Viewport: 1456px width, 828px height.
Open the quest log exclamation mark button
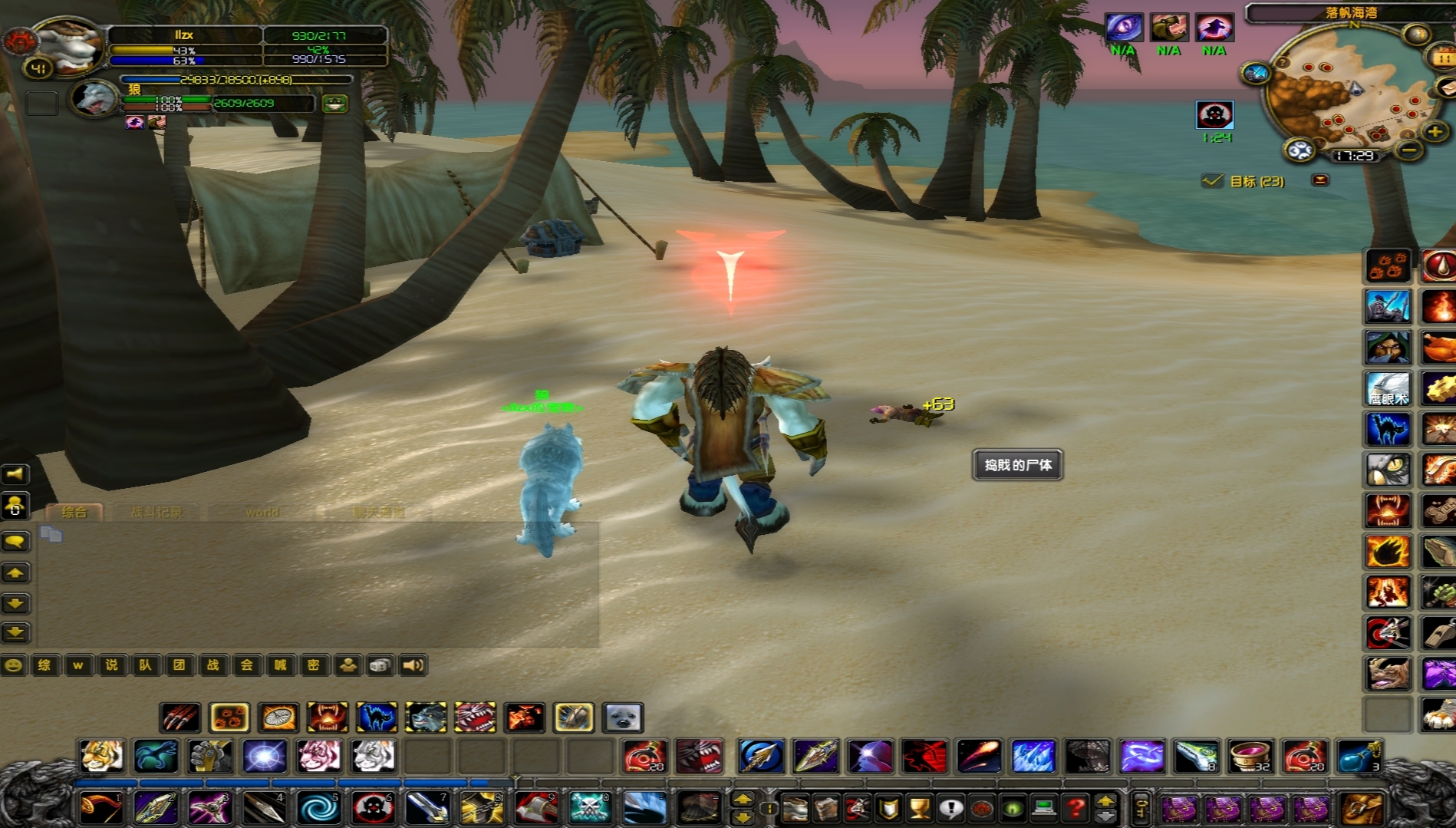[950, 808]
